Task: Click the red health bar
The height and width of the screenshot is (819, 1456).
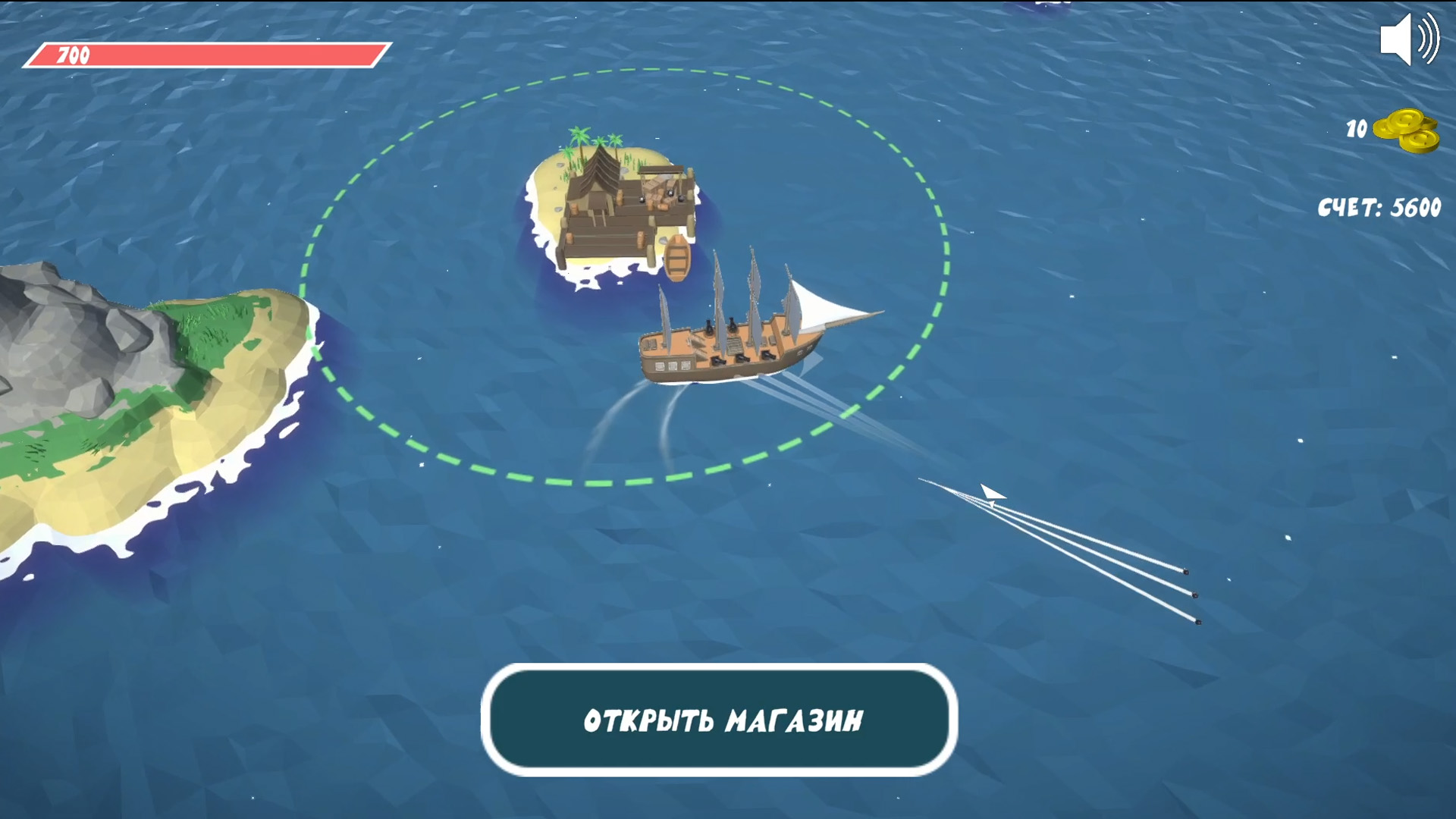Action: (x=205, y=54)
